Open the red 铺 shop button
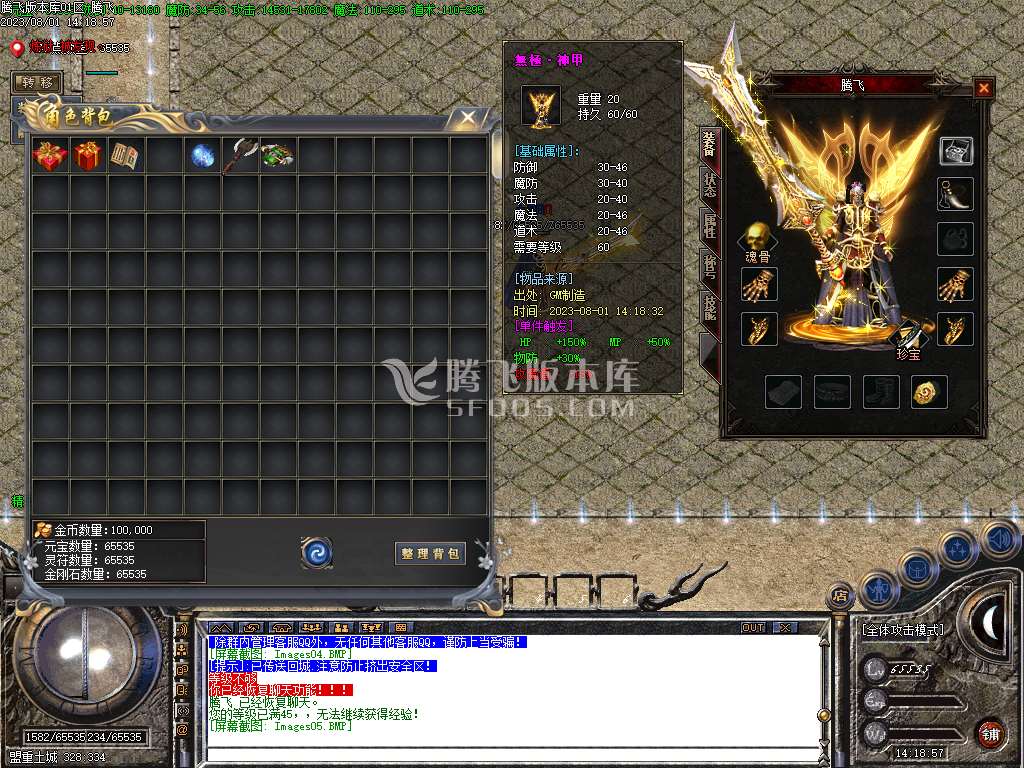 [x=990, y=733]
